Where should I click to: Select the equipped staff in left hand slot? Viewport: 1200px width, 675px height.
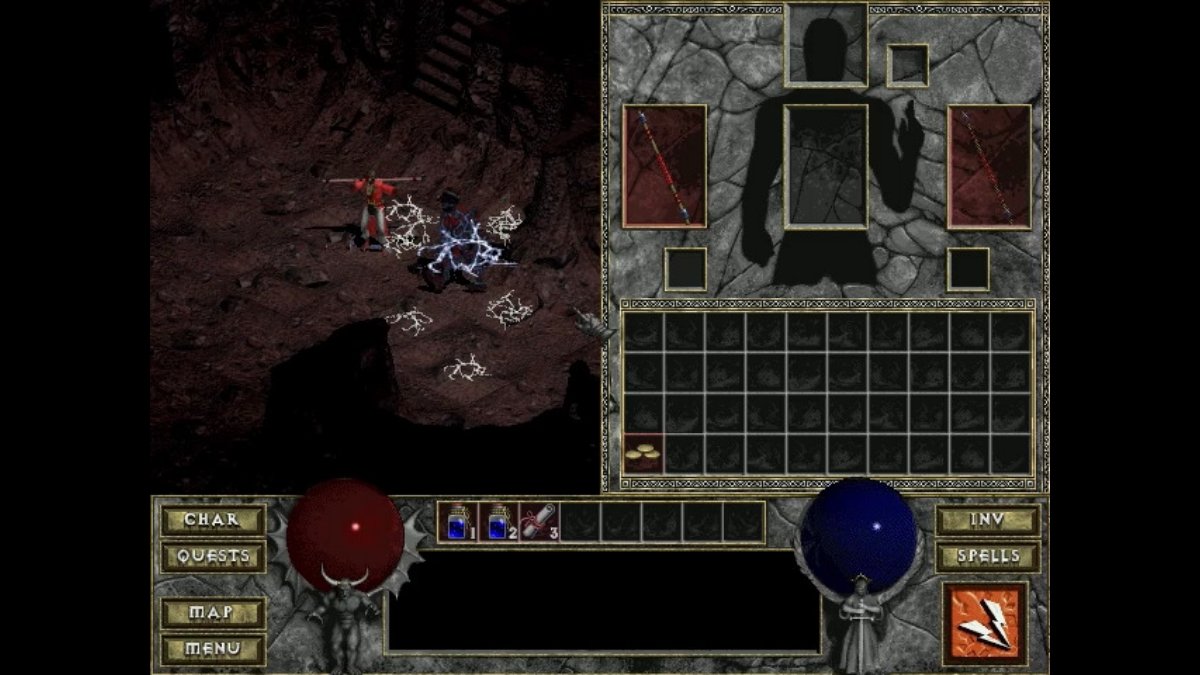point(665,166)
